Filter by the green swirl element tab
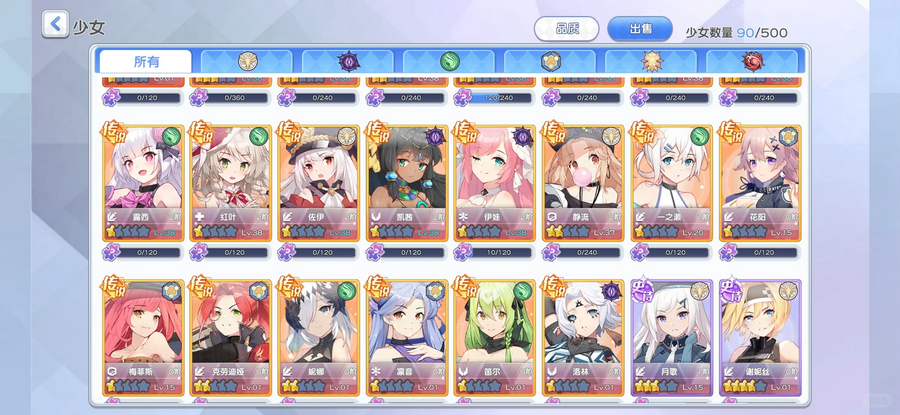This screenshot has width=900, height=415. tap(448, 61)
